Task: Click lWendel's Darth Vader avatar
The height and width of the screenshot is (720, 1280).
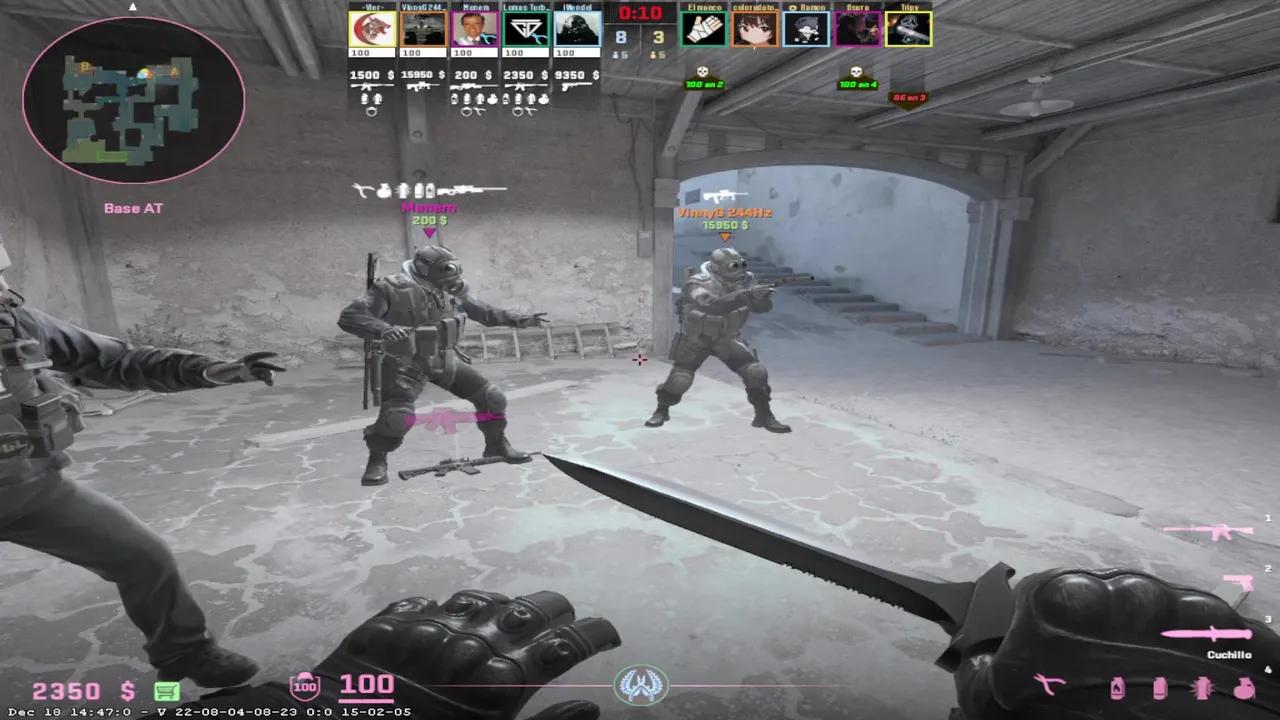Action: 576,30
